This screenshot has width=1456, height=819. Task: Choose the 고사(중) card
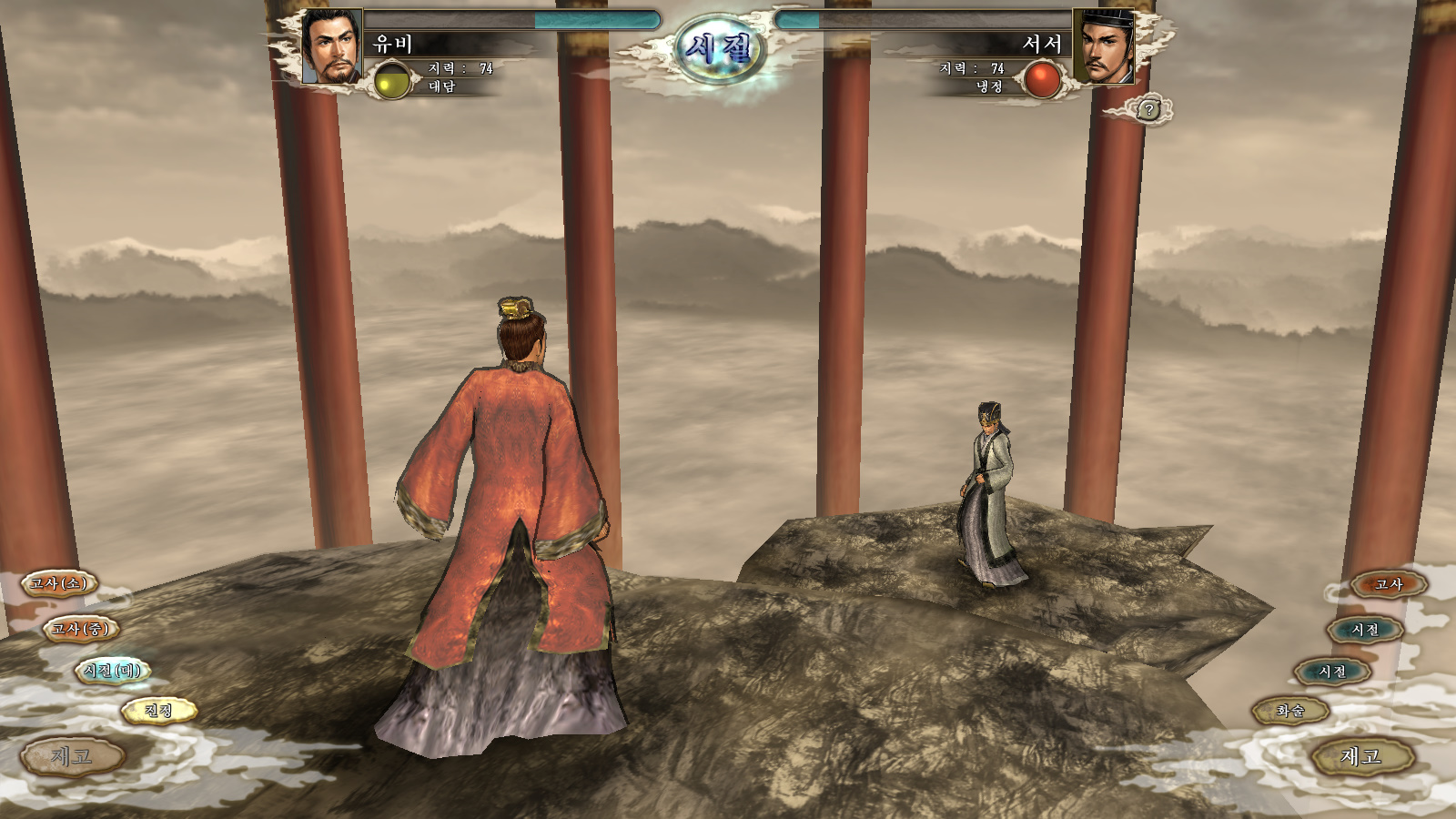(81, 629)
